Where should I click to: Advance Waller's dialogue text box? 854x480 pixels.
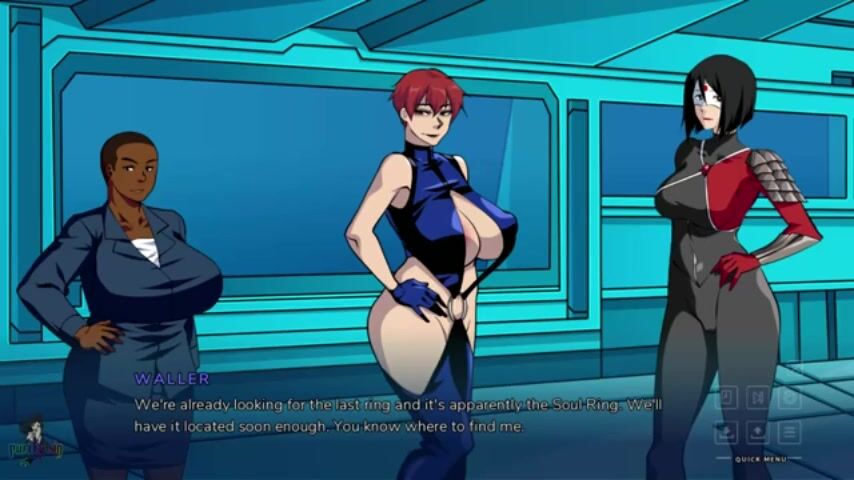tap(400, 415)
